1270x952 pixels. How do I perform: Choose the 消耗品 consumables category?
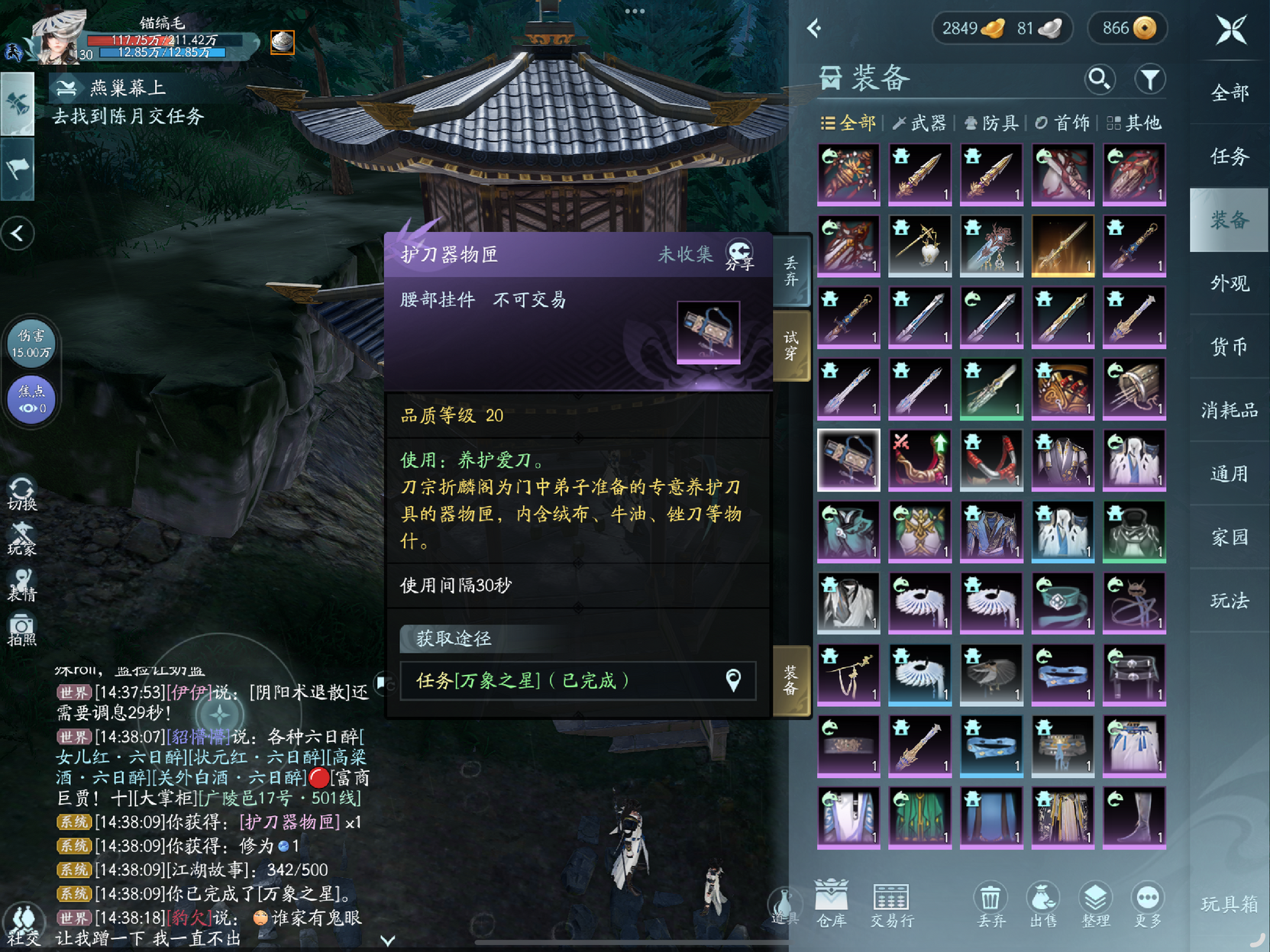pyautogui.click(x=1229, y=411)
